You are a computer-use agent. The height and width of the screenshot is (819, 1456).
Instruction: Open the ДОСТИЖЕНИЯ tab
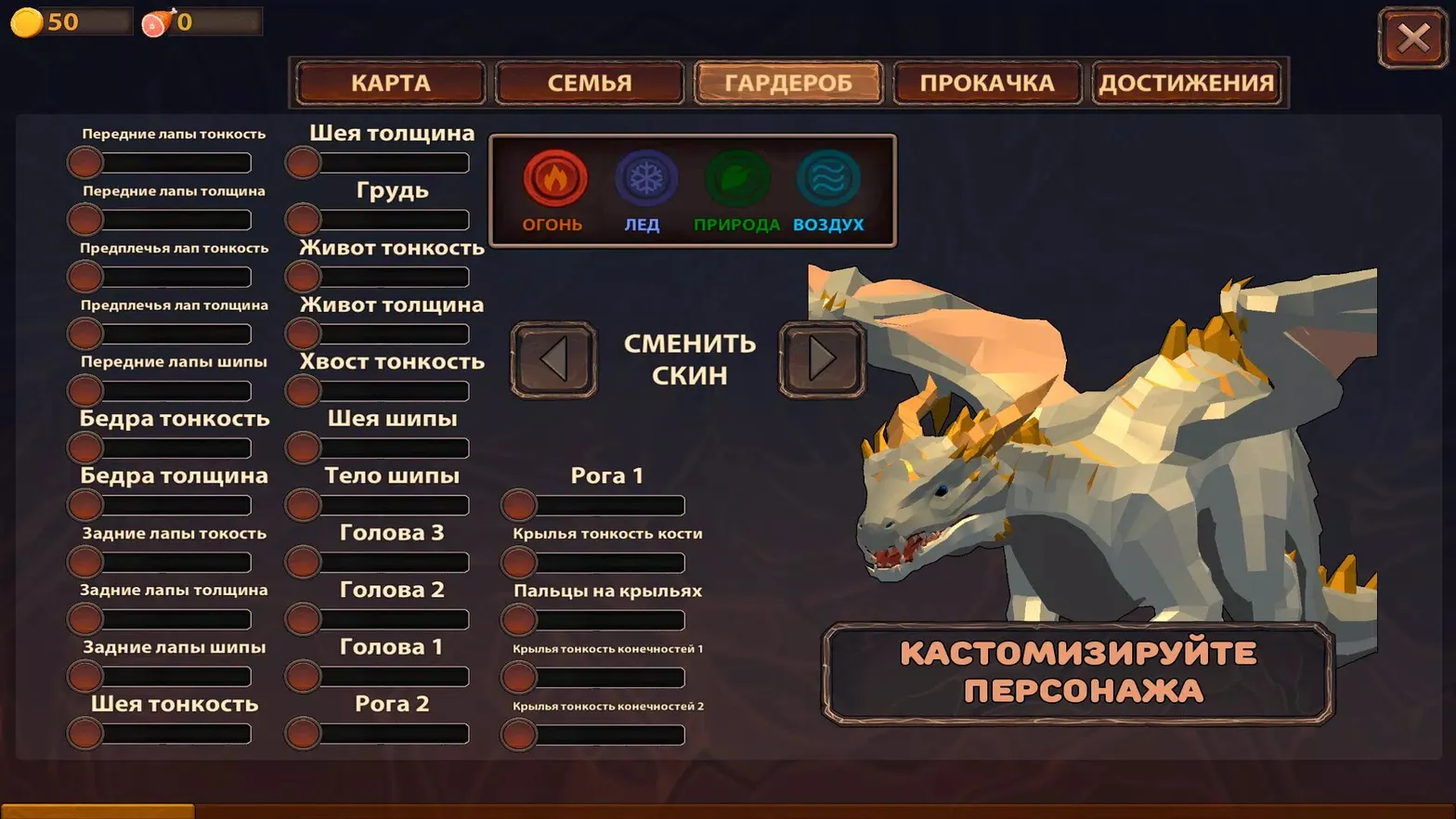(x=1188, y=83)
